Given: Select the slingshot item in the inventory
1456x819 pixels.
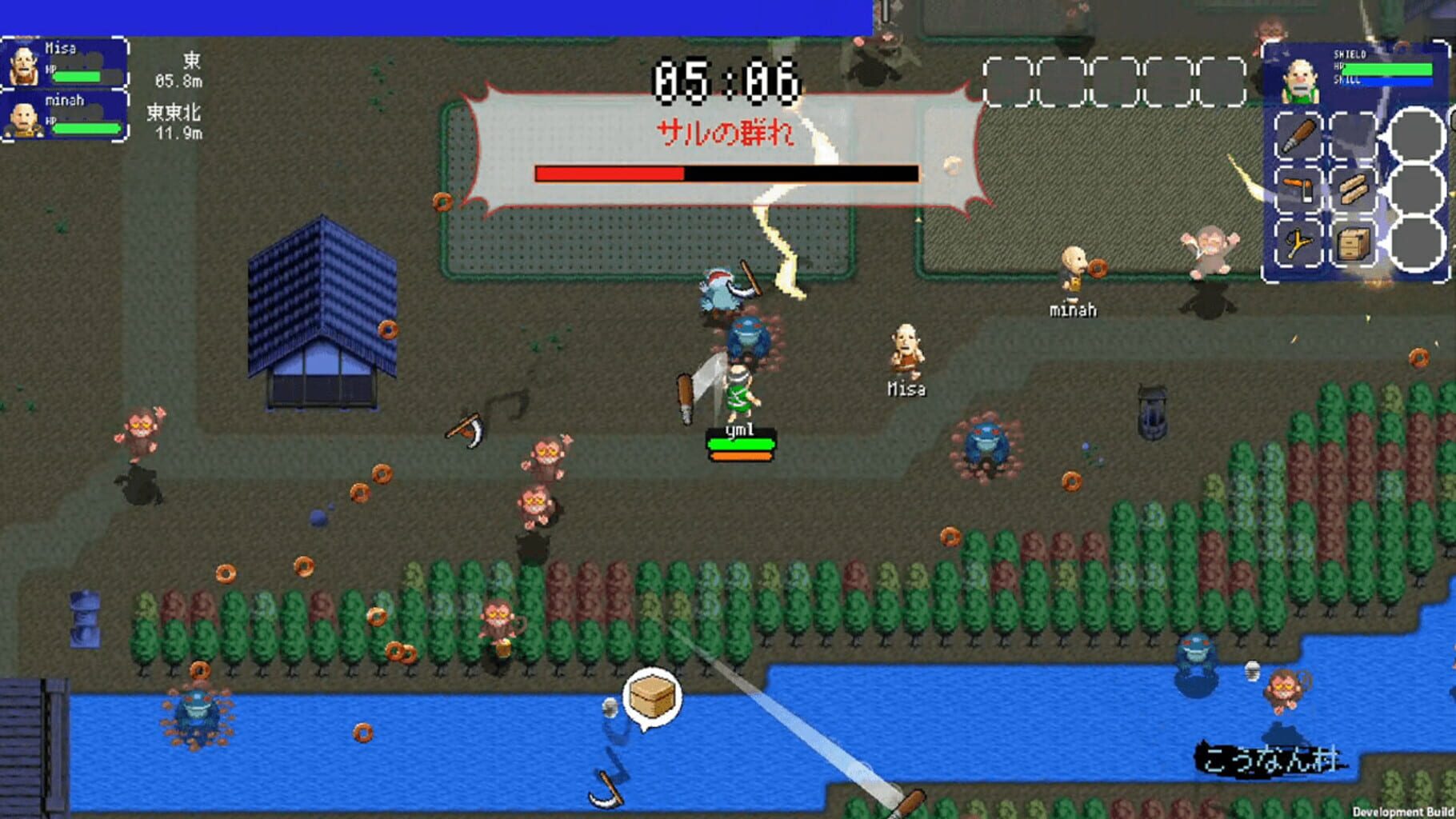Looking at the screenshot, I should pyautogui.click(x=1299, y=242).
